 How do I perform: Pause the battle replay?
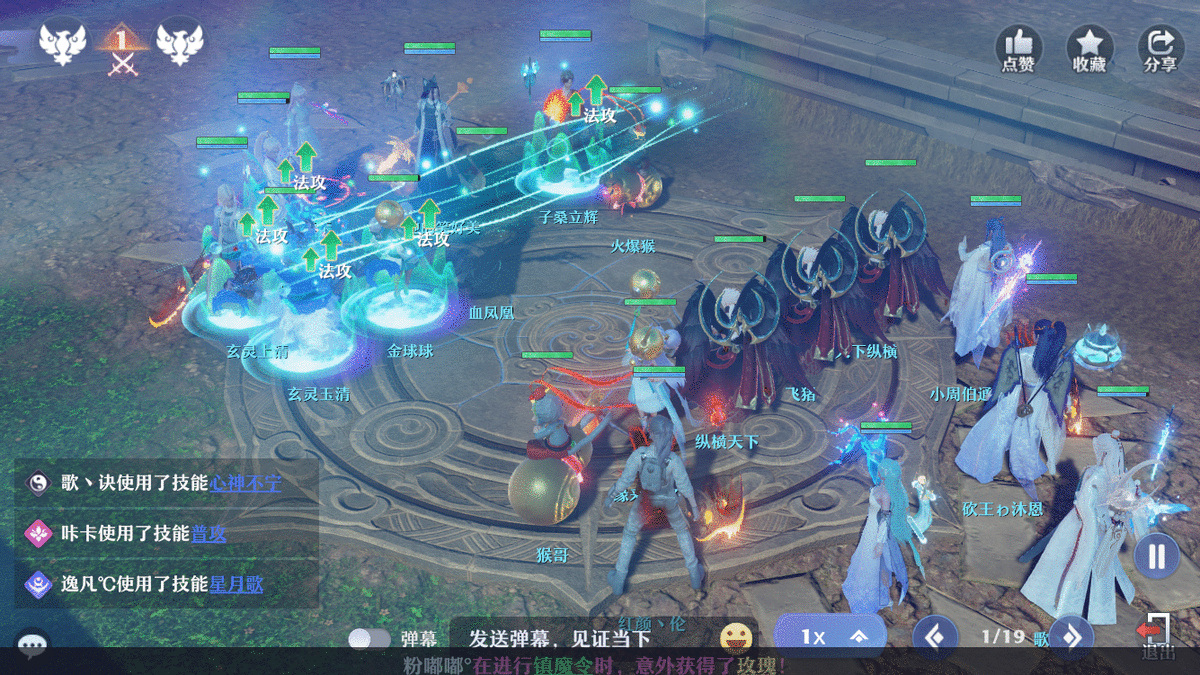pyautogui.click(x=1156, y=556)
